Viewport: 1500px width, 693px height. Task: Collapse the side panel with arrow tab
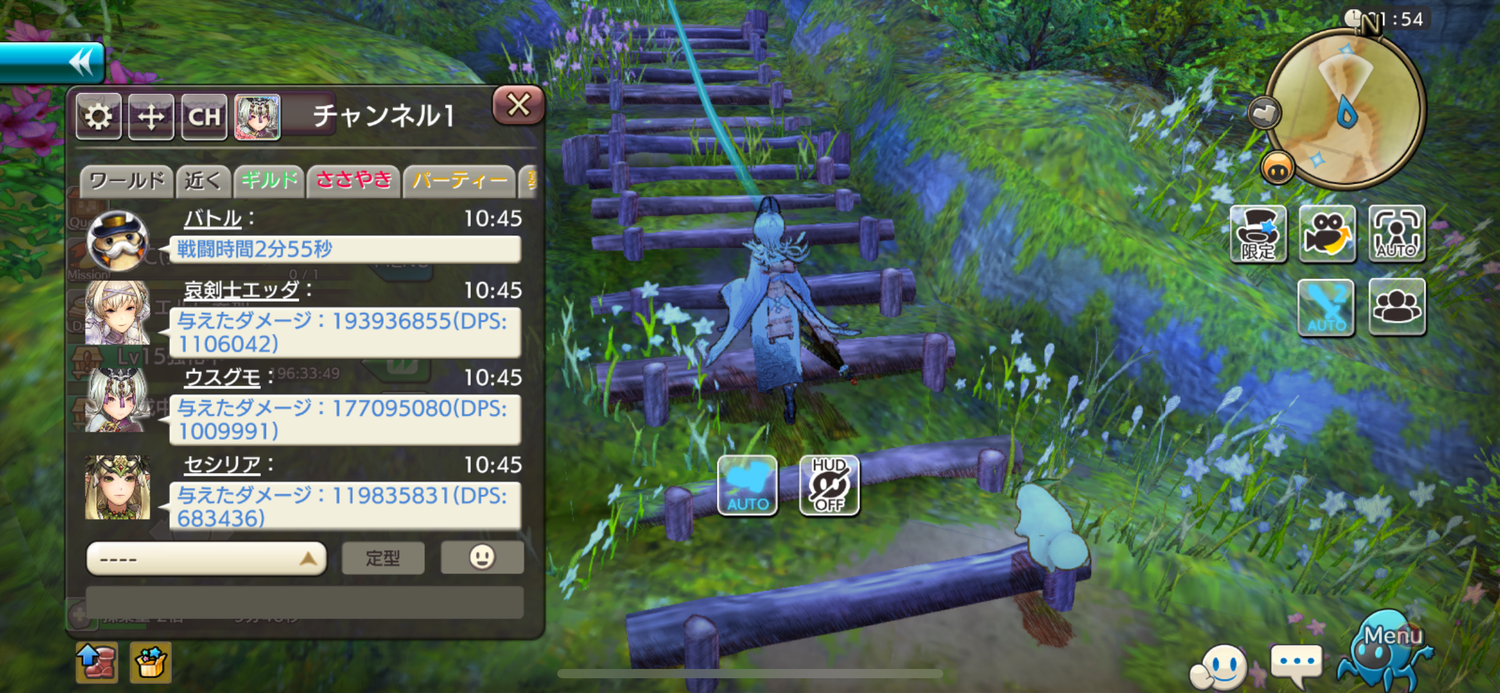52,62
